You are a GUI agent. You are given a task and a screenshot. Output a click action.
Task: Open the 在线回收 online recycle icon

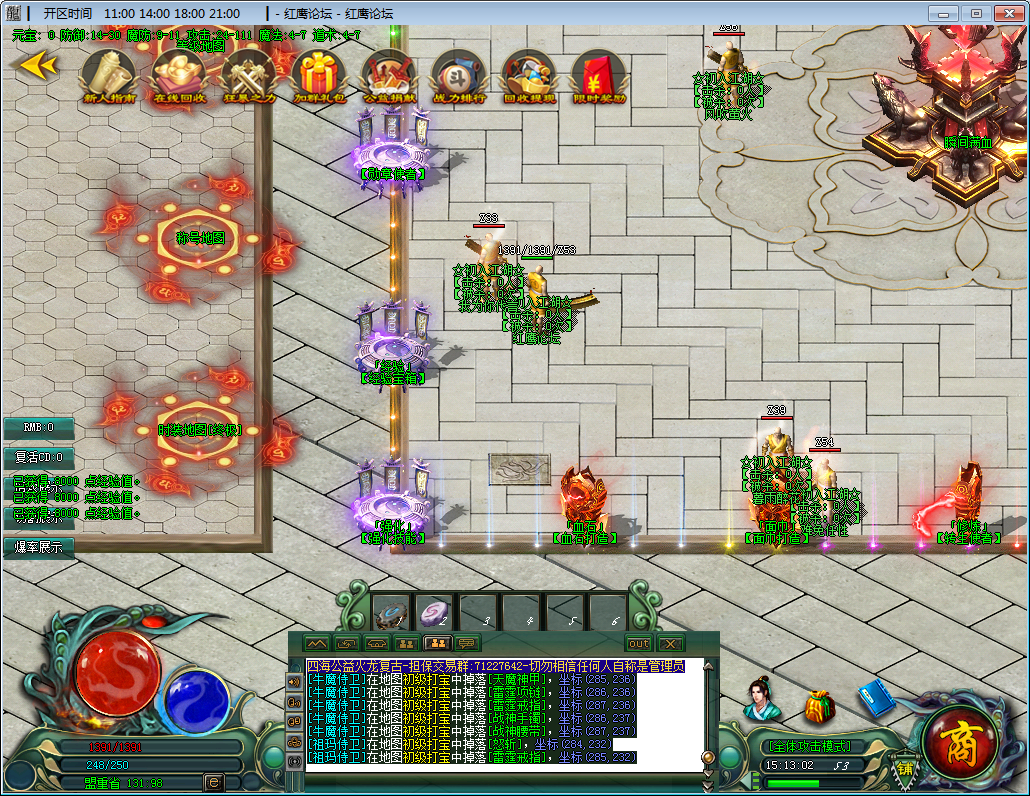pos(180,74)
